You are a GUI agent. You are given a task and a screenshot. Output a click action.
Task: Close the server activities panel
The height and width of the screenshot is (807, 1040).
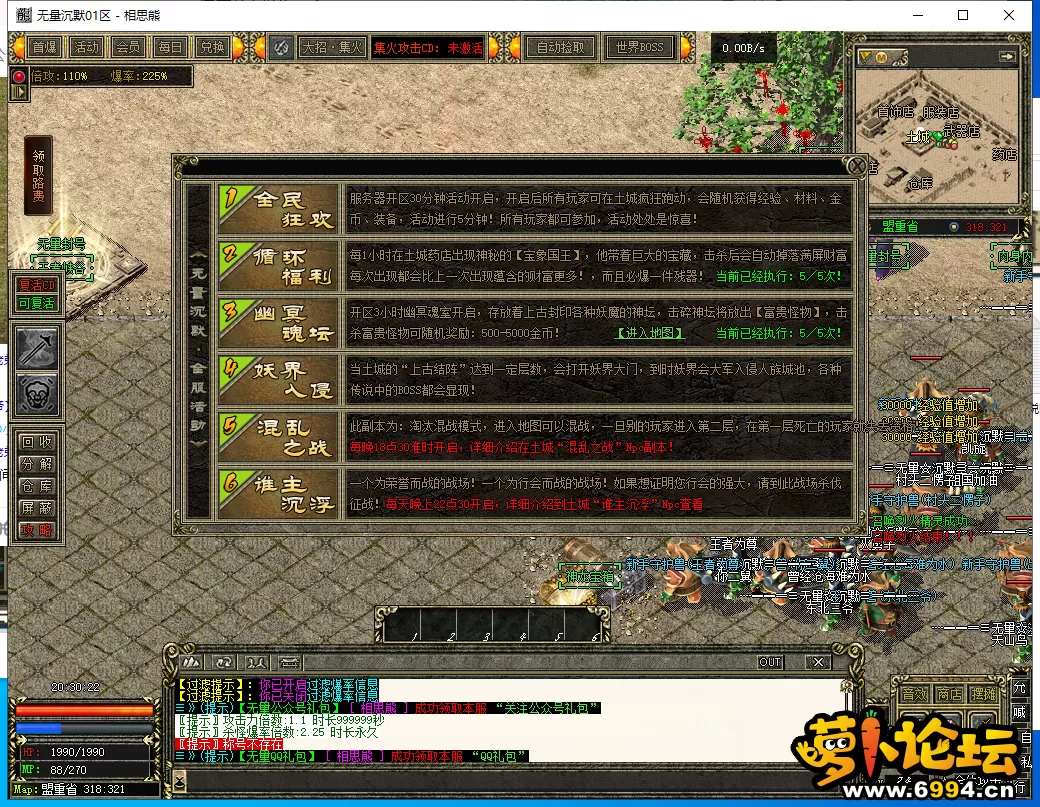[856, 166]
